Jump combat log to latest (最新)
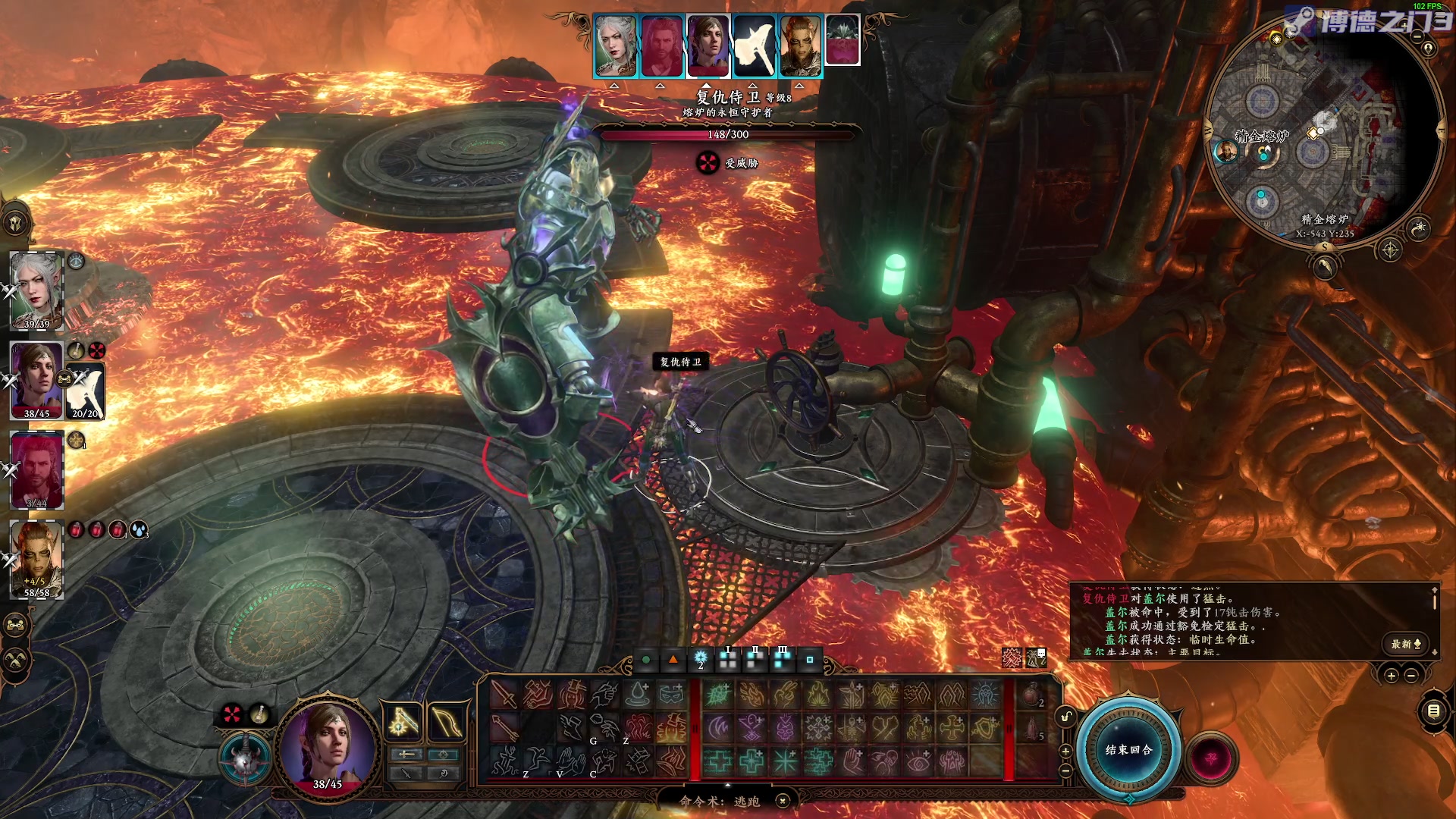Image resolution: width=1456 pixels, height=819 pixels. pyautogui.click(x=1405, y=644)
